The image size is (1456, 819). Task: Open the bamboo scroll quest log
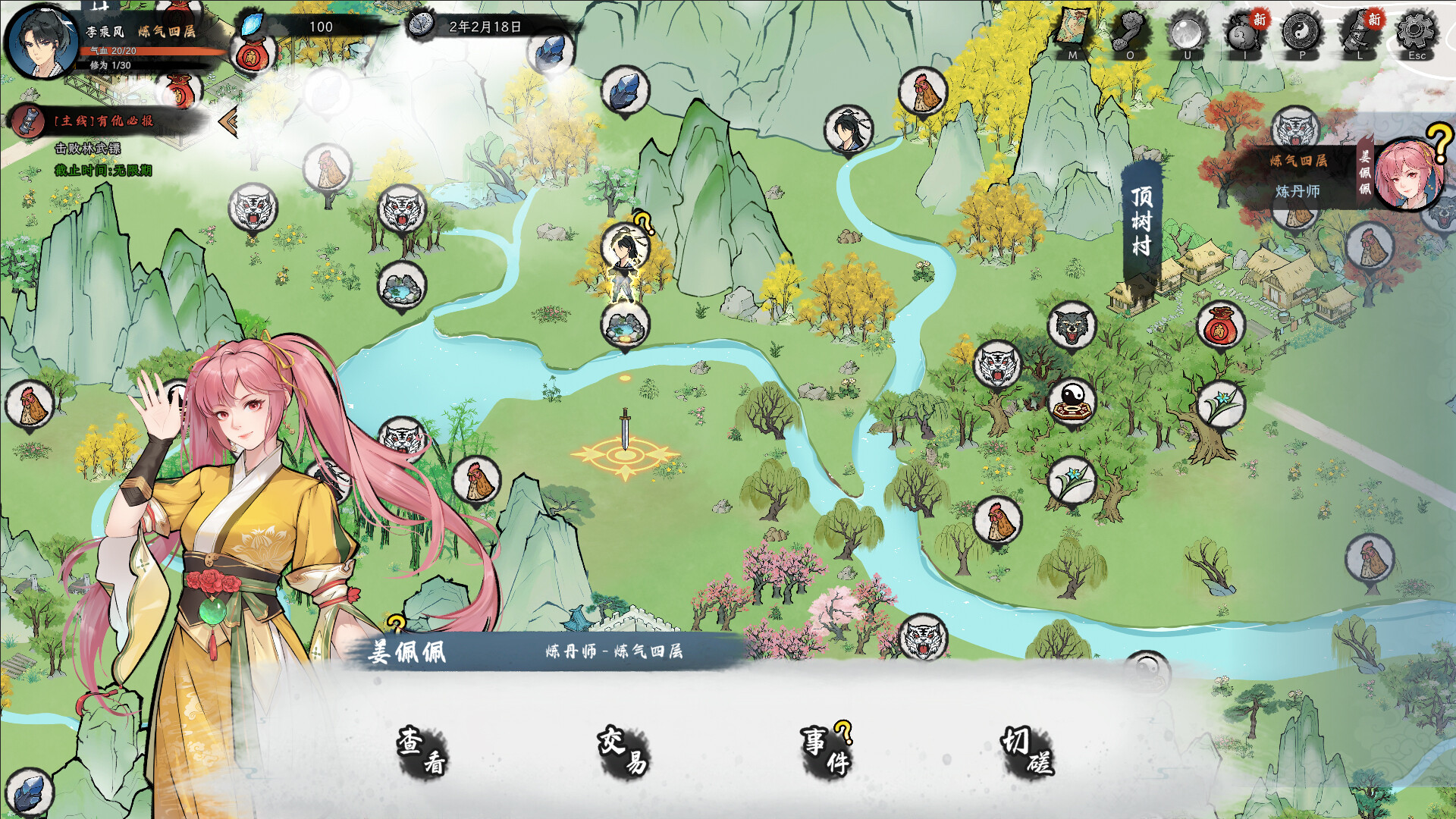[1359, 32]
